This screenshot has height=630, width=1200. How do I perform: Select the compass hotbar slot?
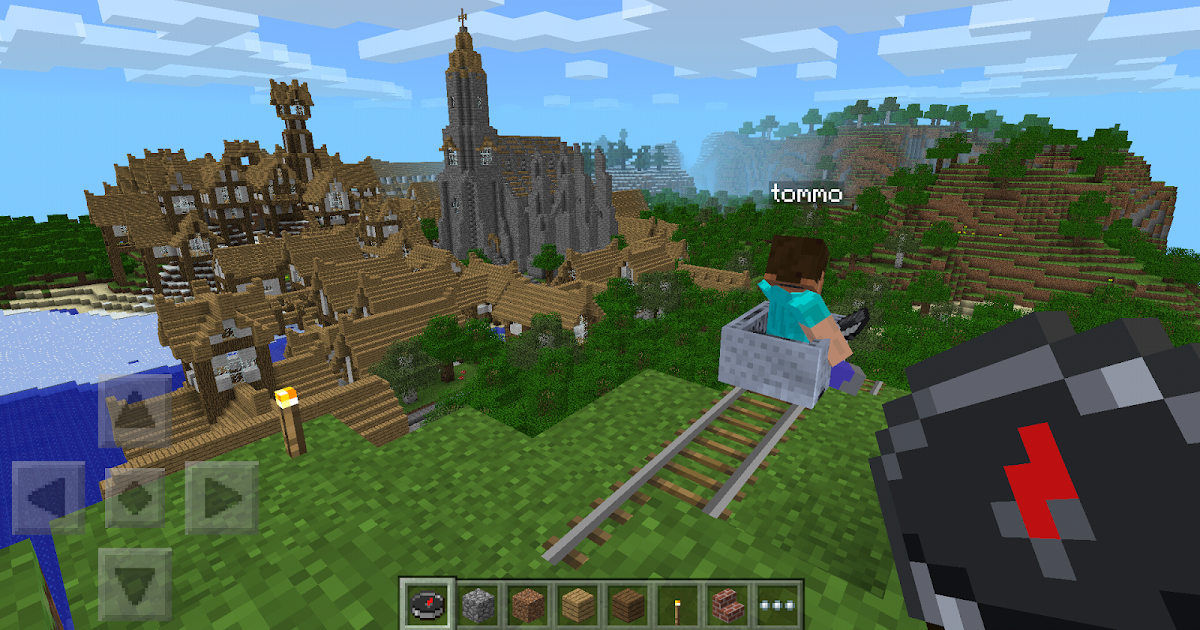(427, 605)
